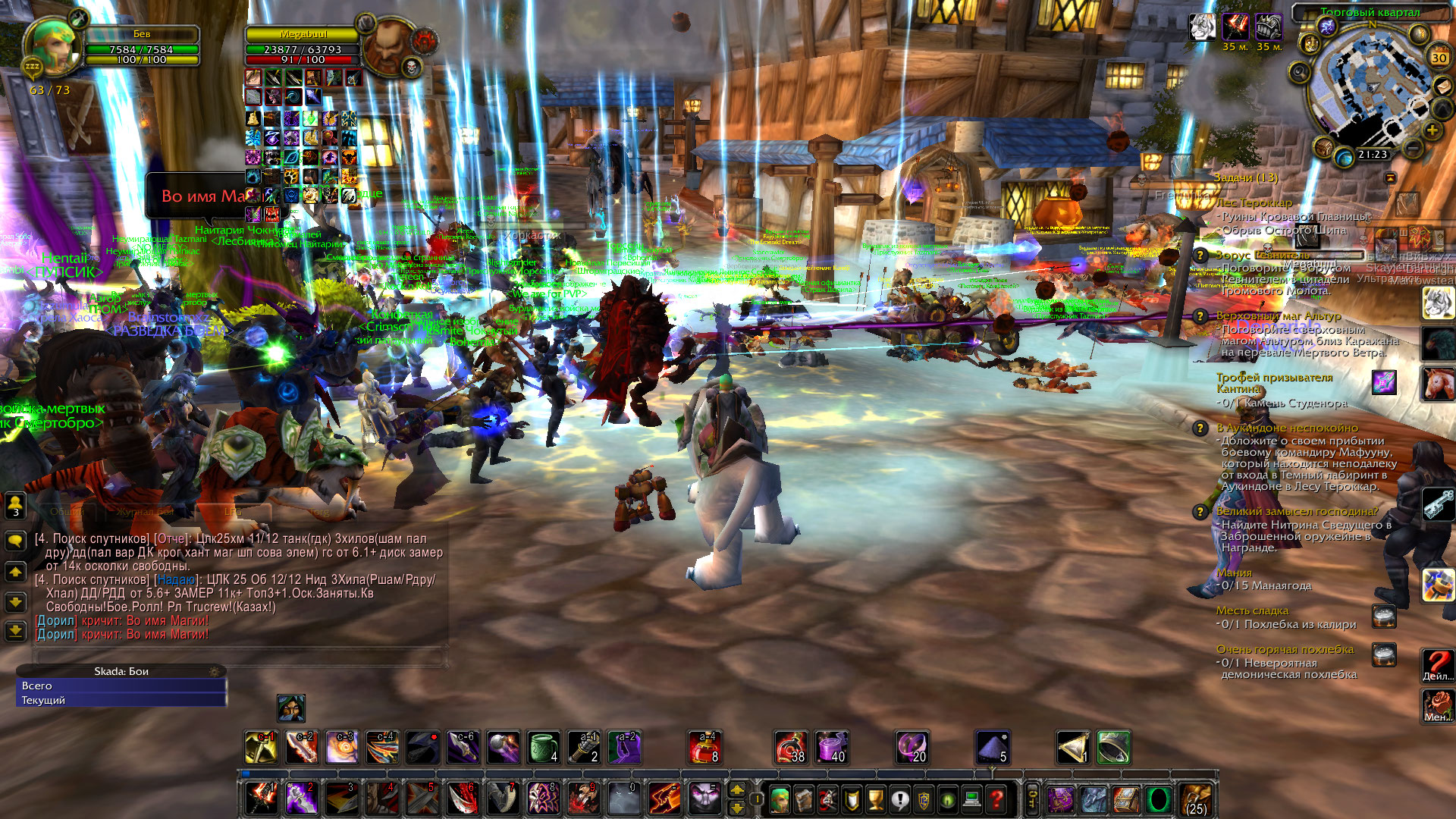Open Skada settings gear icon
1456x819 pixels.
coord(215,672)
